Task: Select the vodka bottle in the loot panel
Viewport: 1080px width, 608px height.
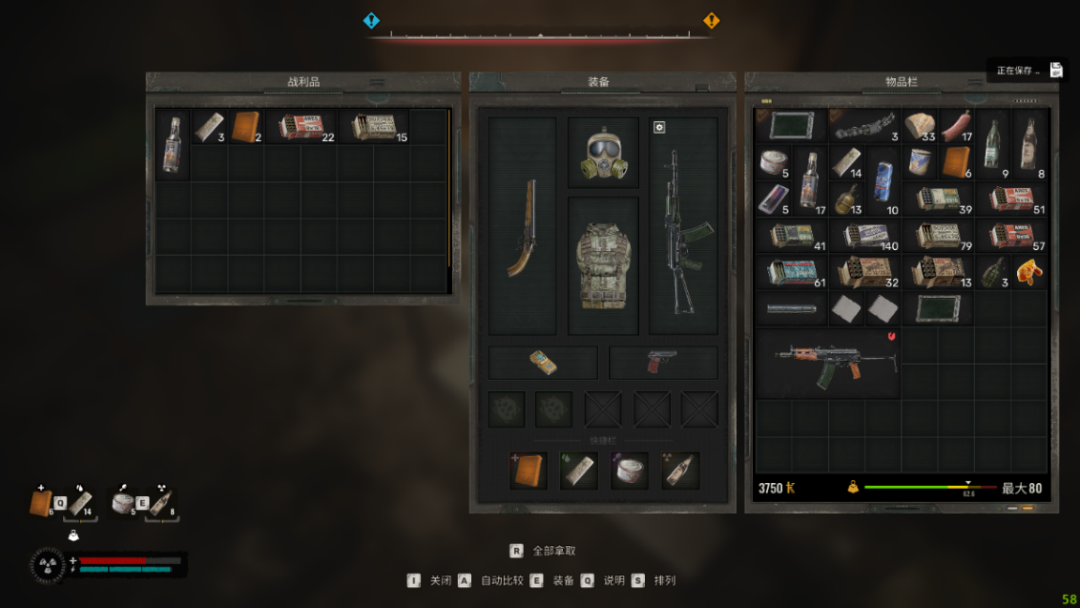Action: point(173,144)
